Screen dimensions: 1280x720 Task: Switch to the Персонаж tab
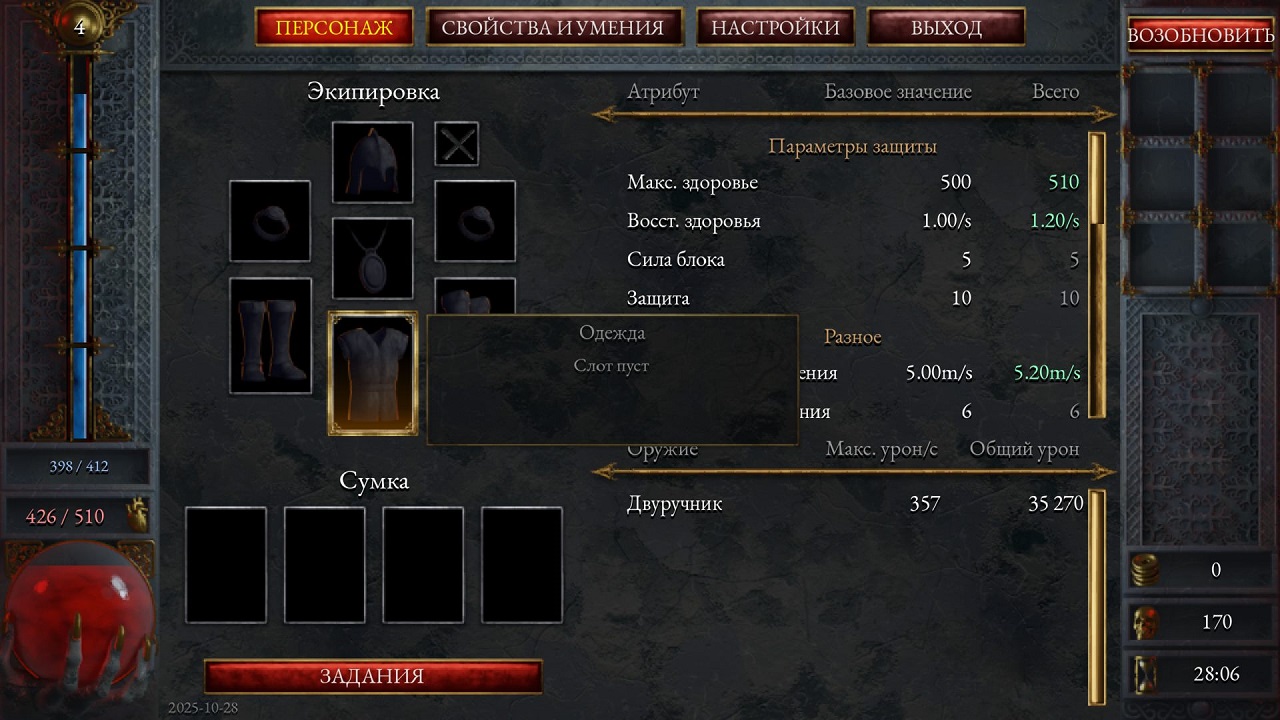click(335, 28)
